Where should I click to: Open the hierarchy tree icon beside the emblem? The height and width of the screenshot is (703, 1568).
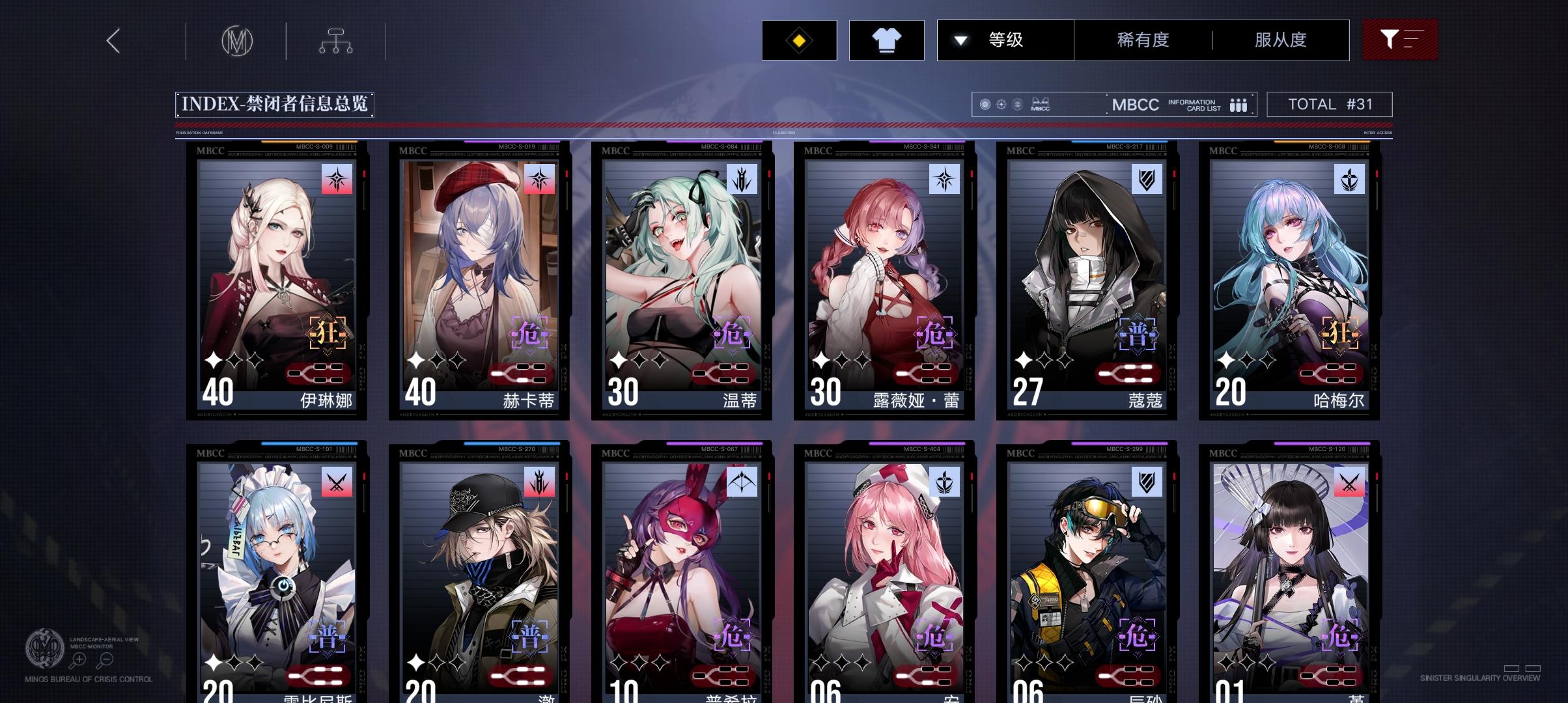click(x=336, y=40)
